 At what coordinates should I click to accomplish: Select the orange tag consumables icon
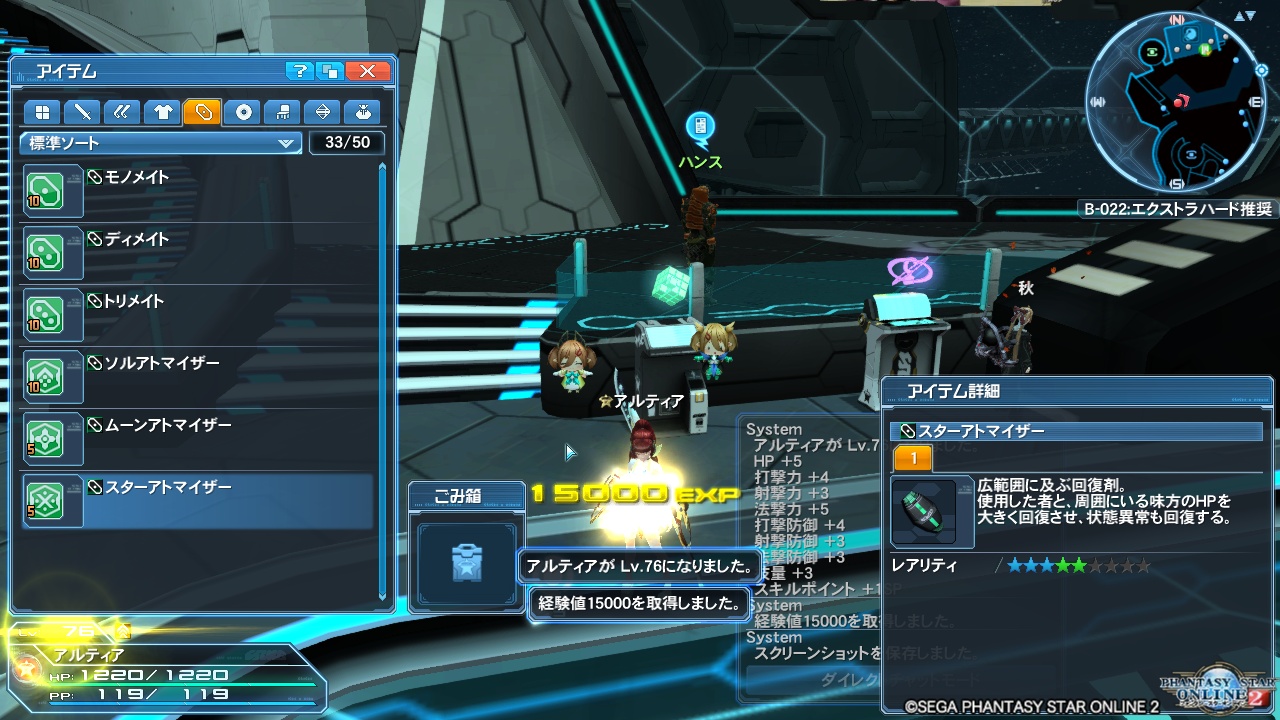click(x=202, y=112)
